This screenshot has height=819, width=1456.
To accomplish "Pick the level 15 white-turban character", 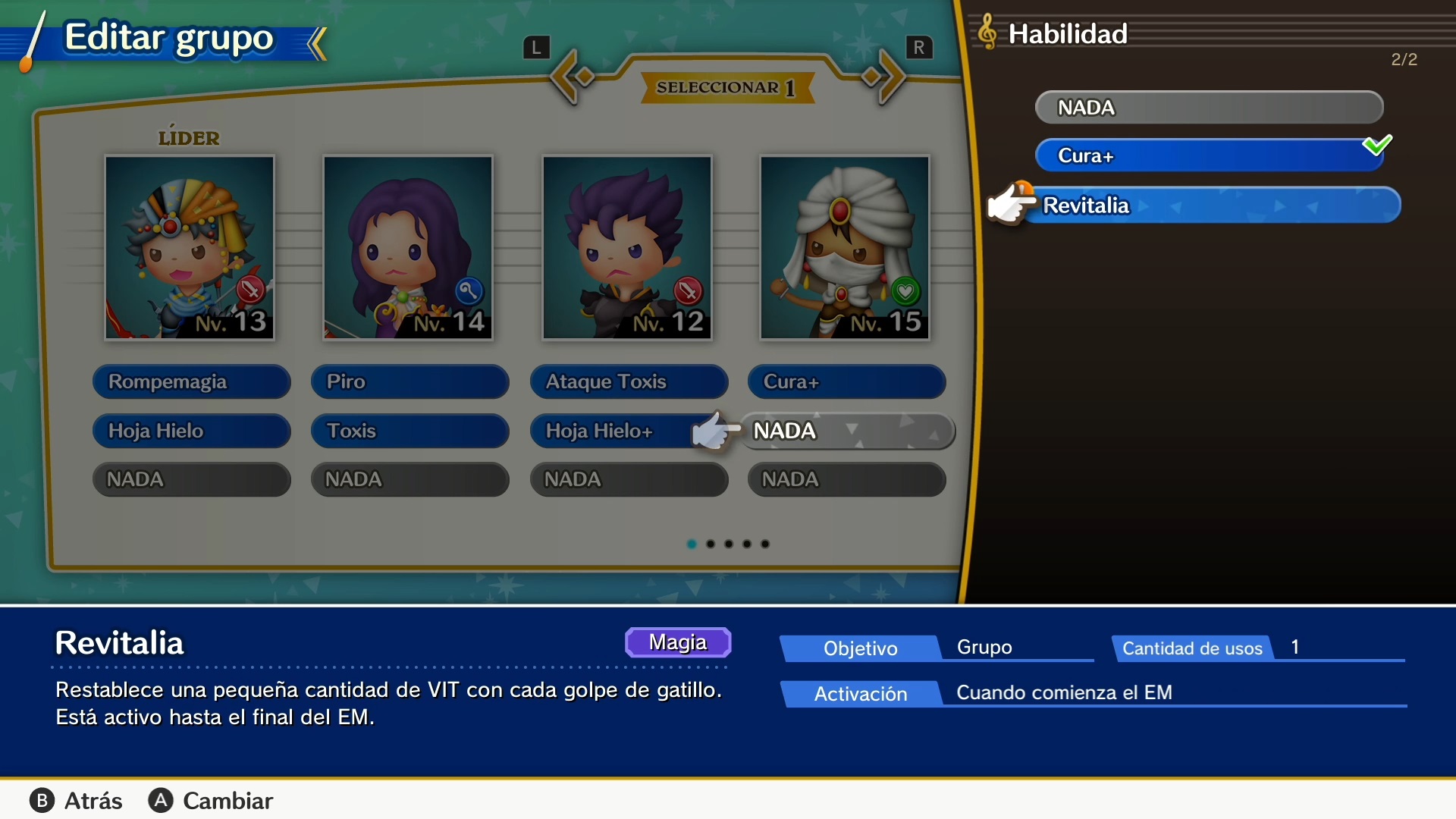I will coord(845,247).
